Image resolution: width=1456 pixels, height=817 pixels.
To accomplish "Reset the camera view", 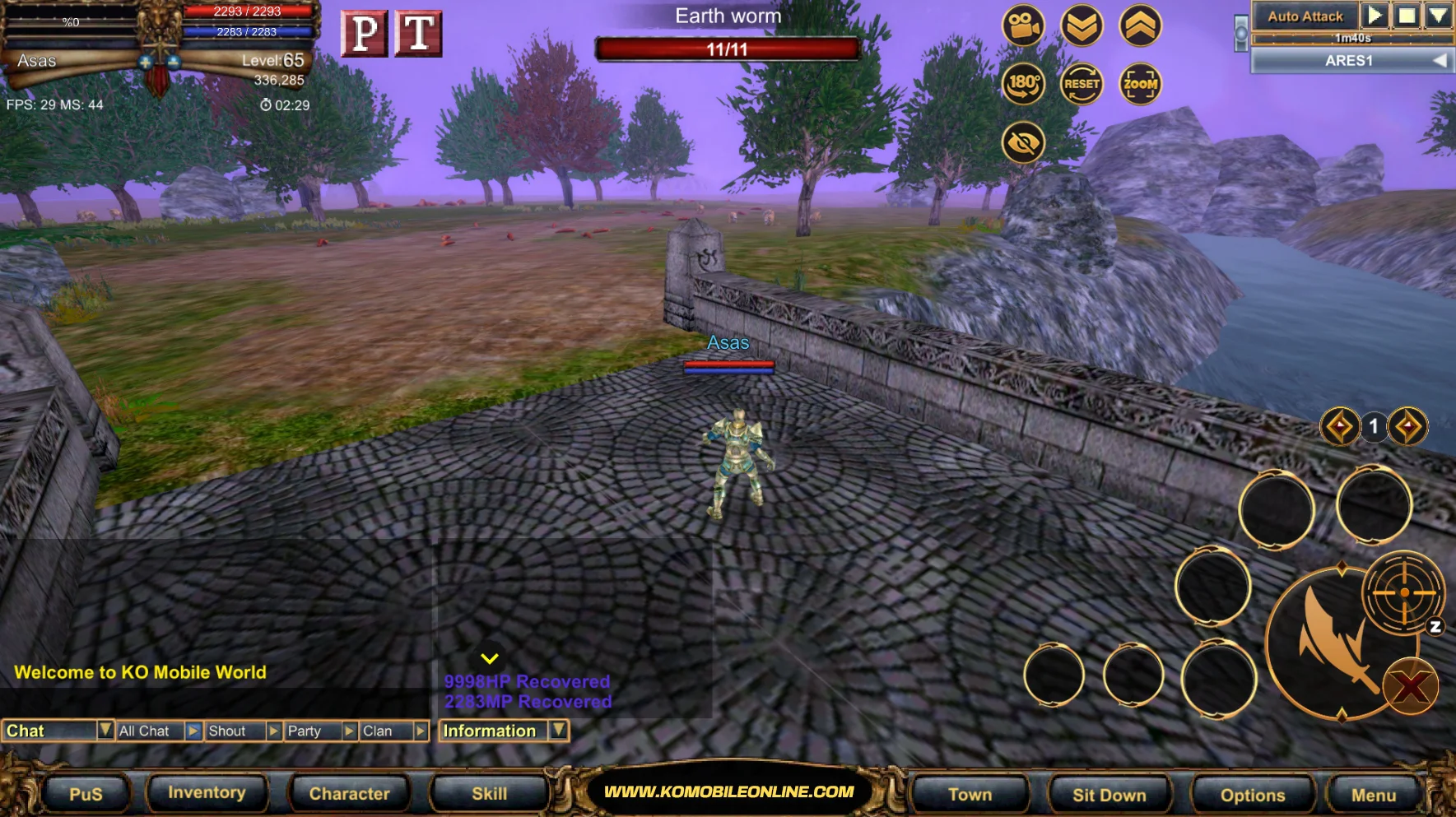I will tap(1082, 83).
